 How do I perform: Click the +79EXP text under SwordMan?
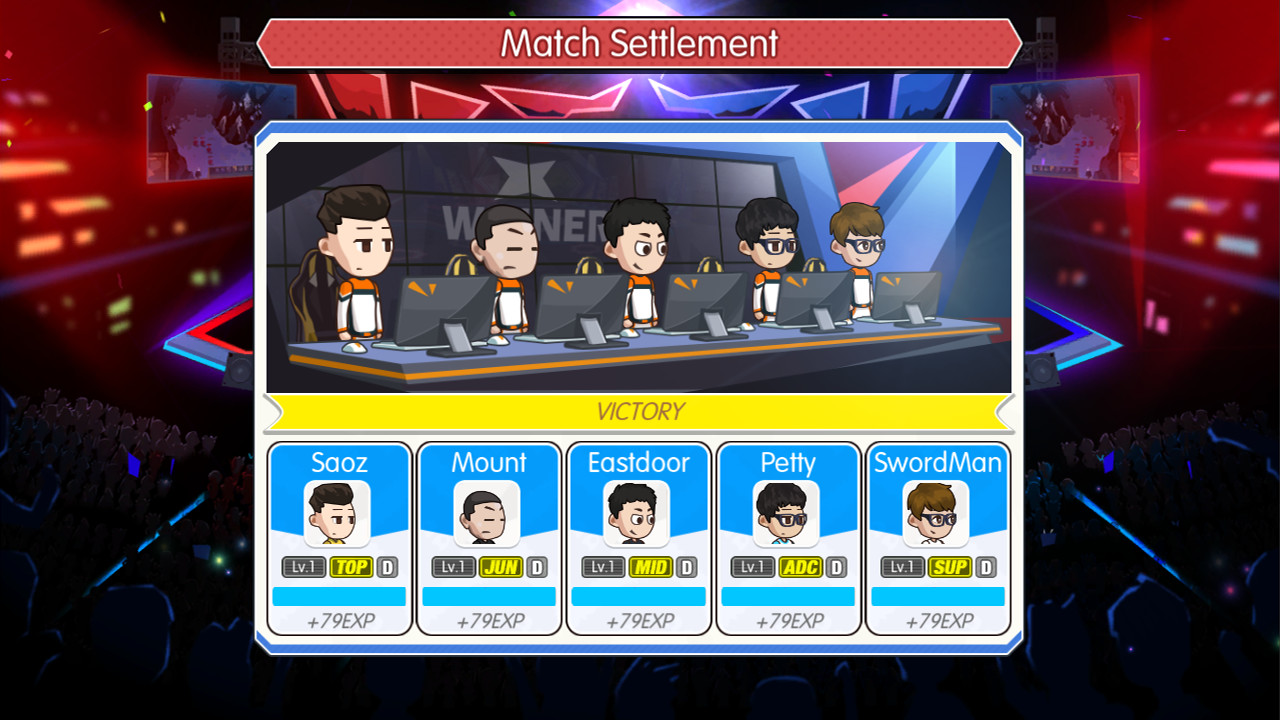tap(938, 620)
